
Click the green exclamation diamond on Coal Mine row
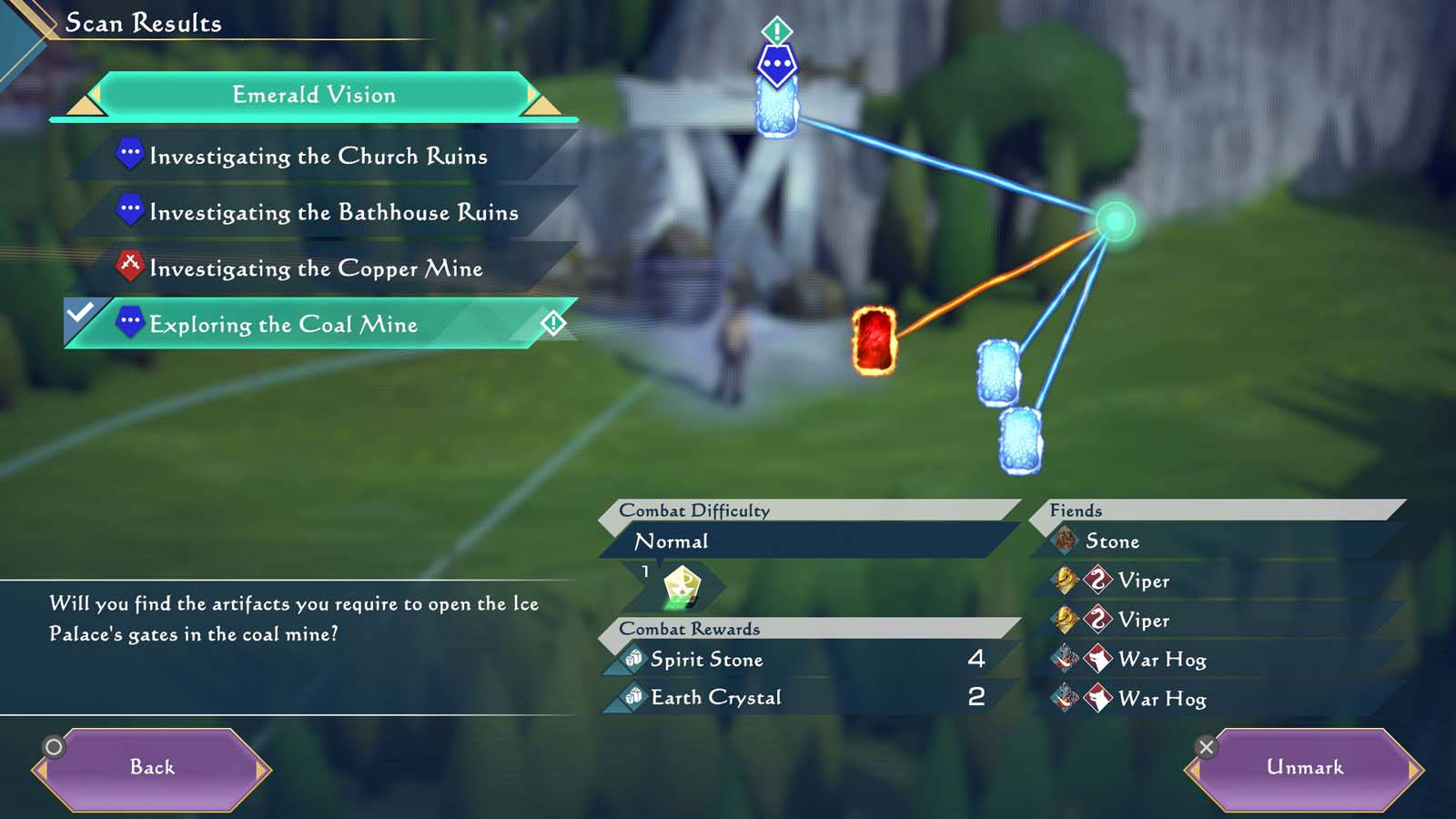[x=554, y=322]
